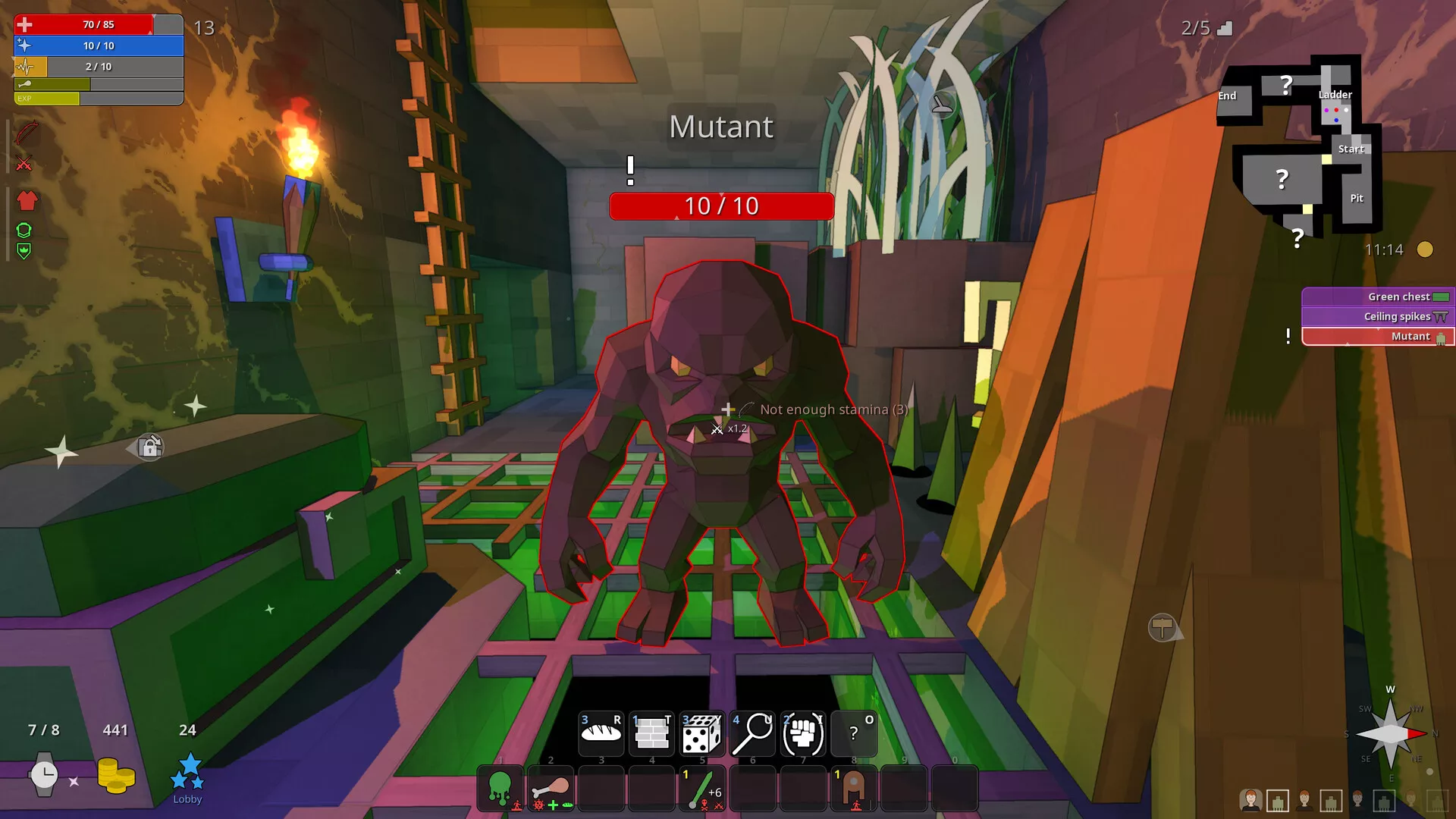Click the crossed swords status icon

pos(24,164)
